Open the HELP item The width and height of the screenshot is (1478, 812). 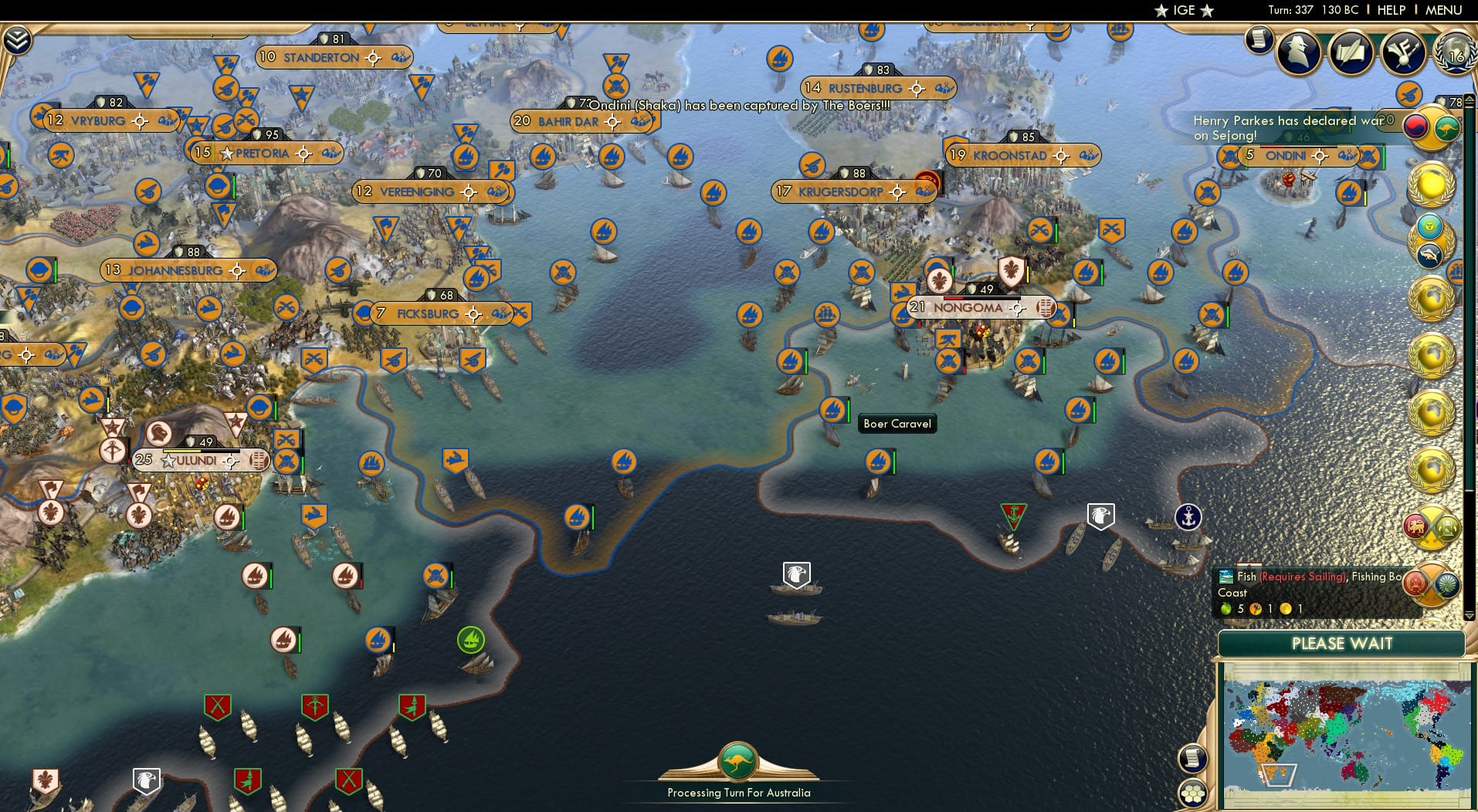click(x=1392, y=10)
